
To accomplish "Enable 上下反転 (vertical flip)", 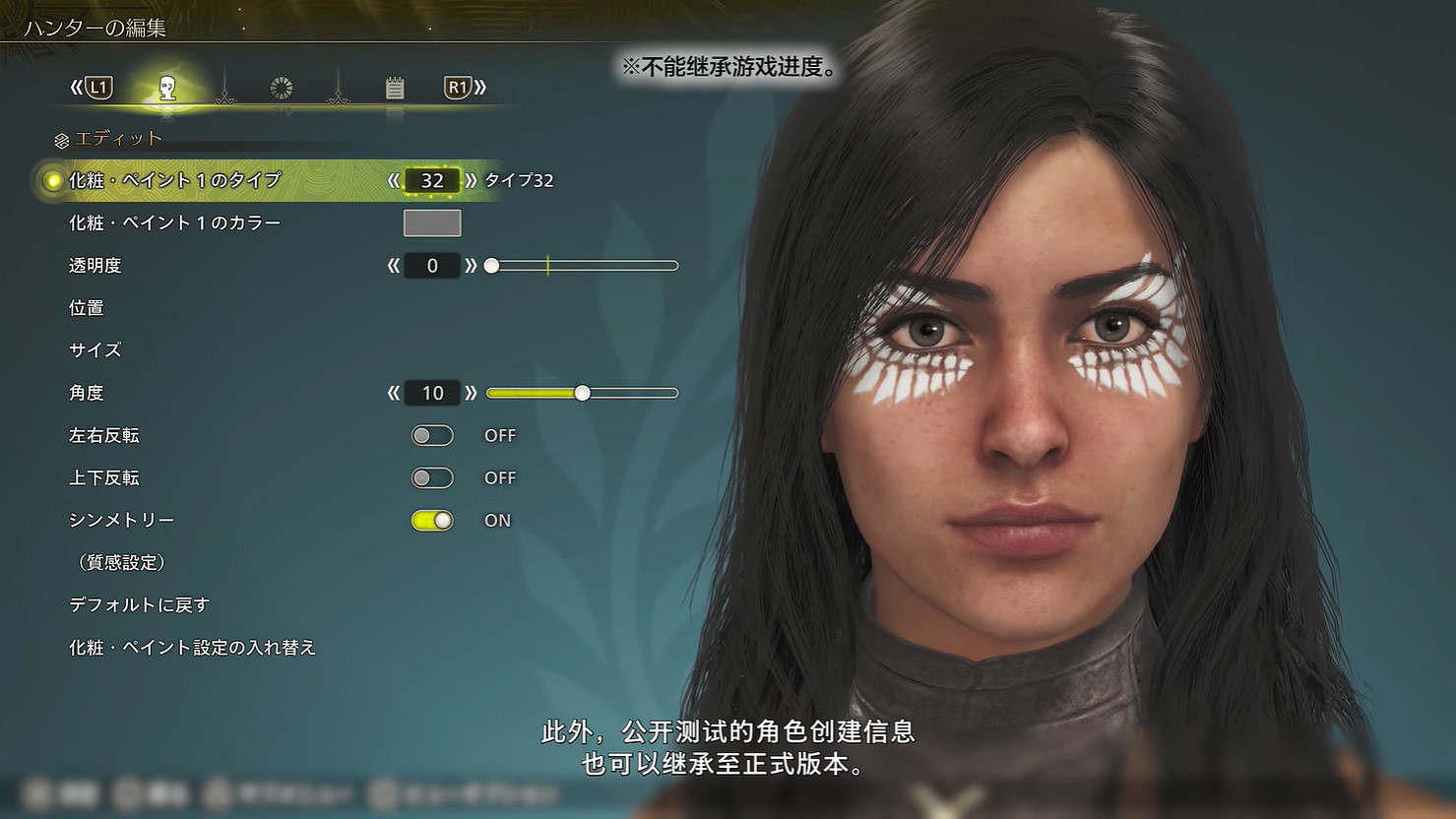I will pyautogui.click(x=432, y=477).
